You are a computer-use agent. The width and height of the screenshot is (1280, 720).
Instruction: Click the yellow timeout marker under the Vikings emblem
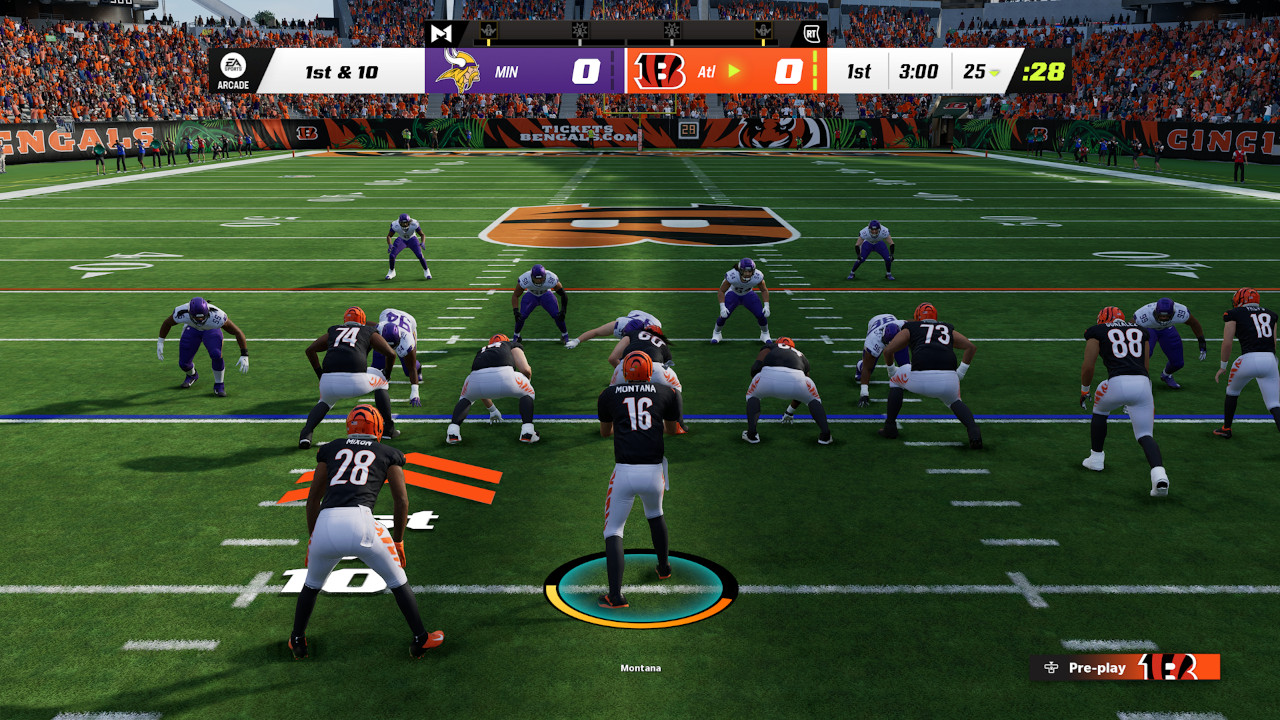(488, 43)
